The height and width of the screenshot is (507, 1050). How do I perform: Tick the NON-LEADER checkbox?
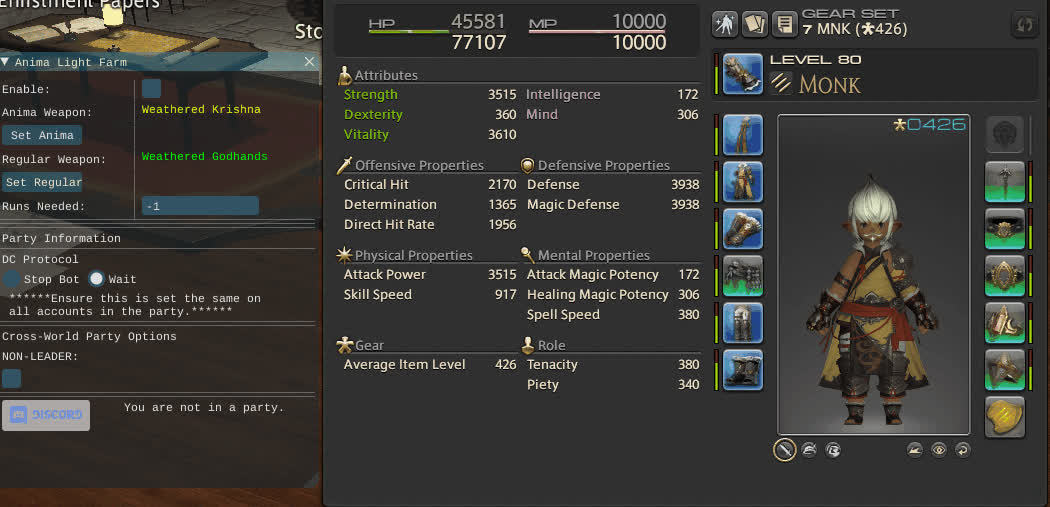point(11,378)
